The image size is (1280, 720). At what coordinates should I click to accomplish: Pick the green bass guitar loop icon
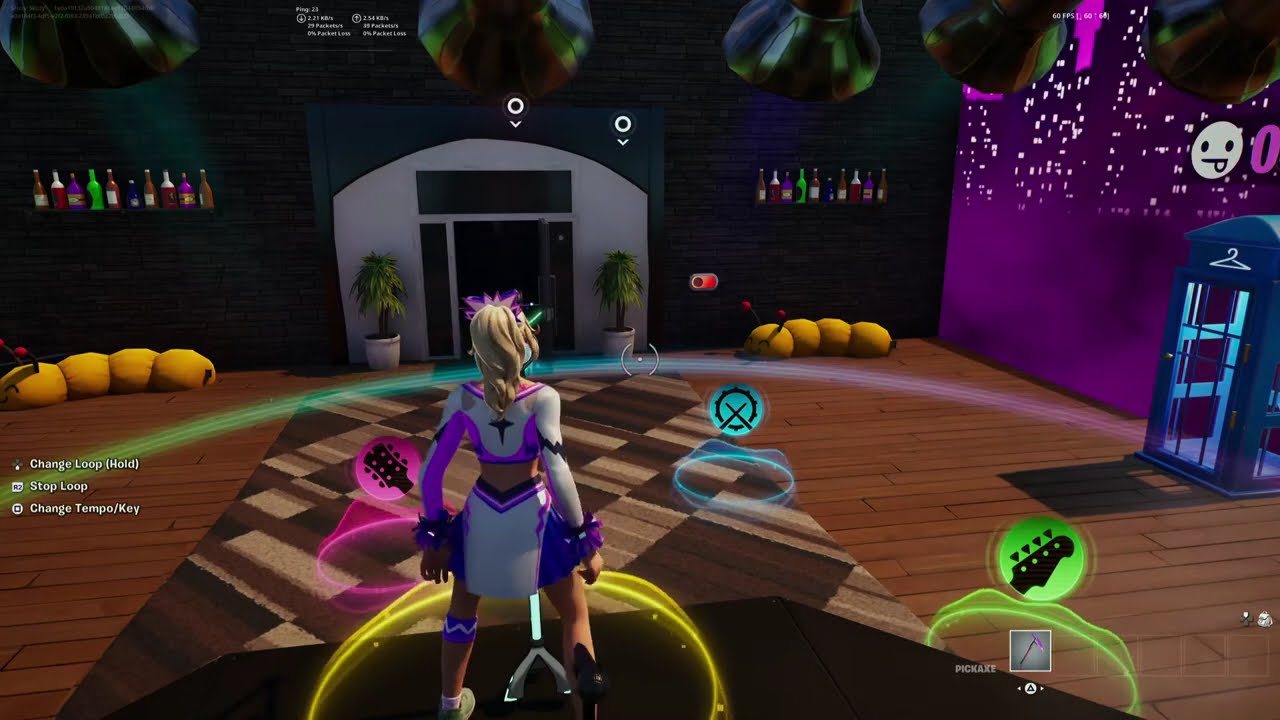pyautogui.click(x=1041, y=560)
